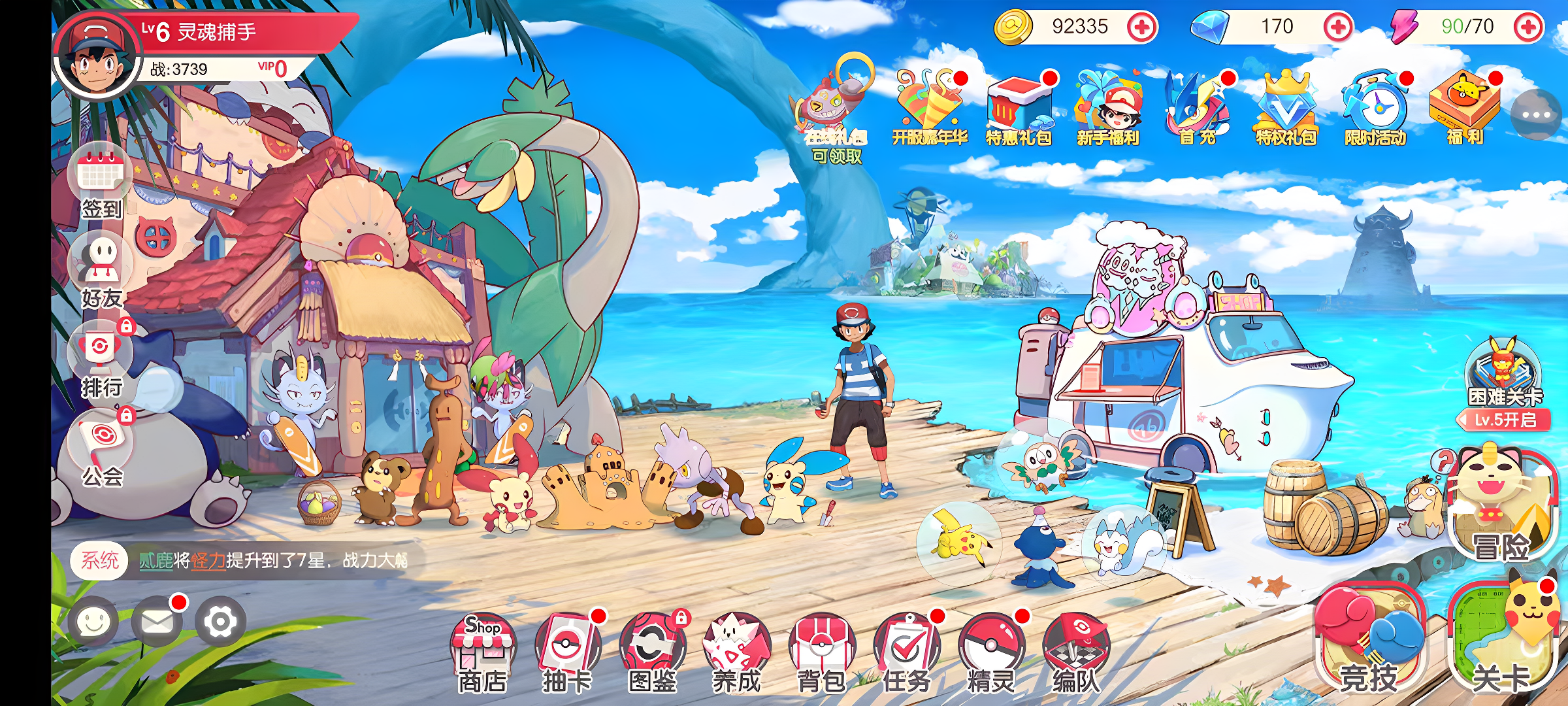This screenshot has height=706, width=1568.
Task: Open the 养成 training menu
Action: click(736, 651)
